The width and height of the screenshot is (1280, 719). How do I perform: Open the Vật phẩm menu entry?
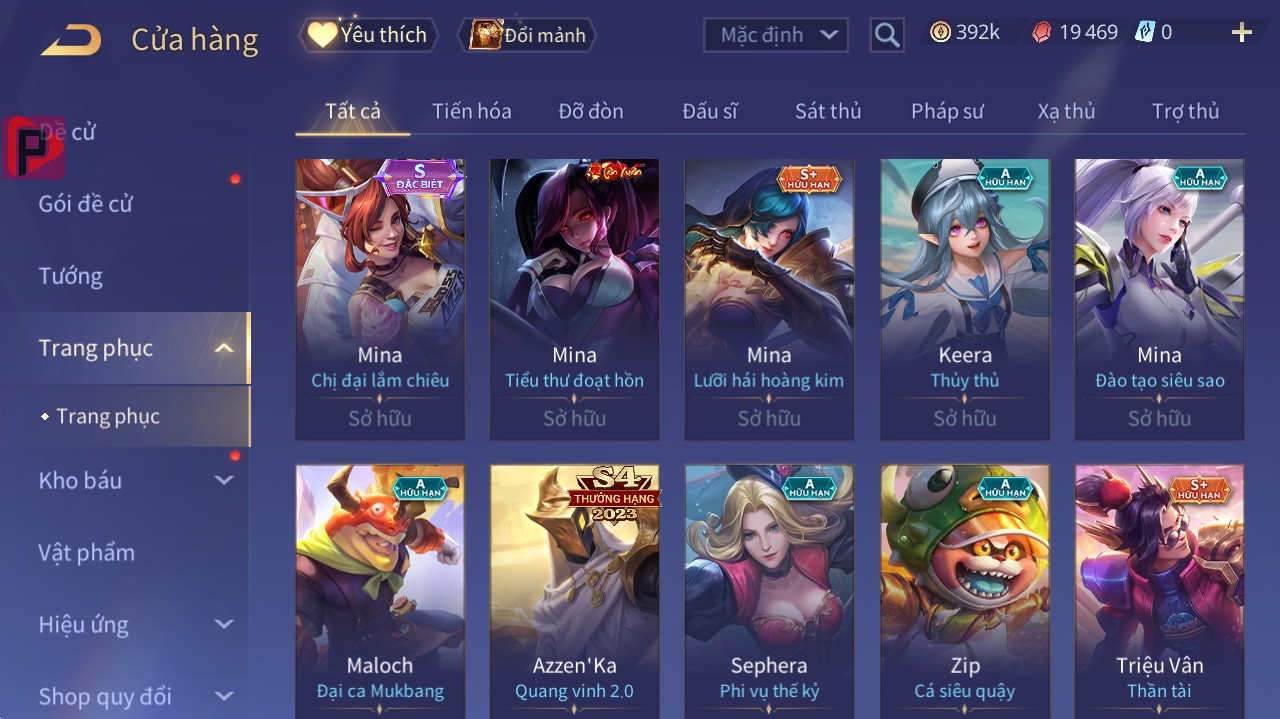coord(87,553)
